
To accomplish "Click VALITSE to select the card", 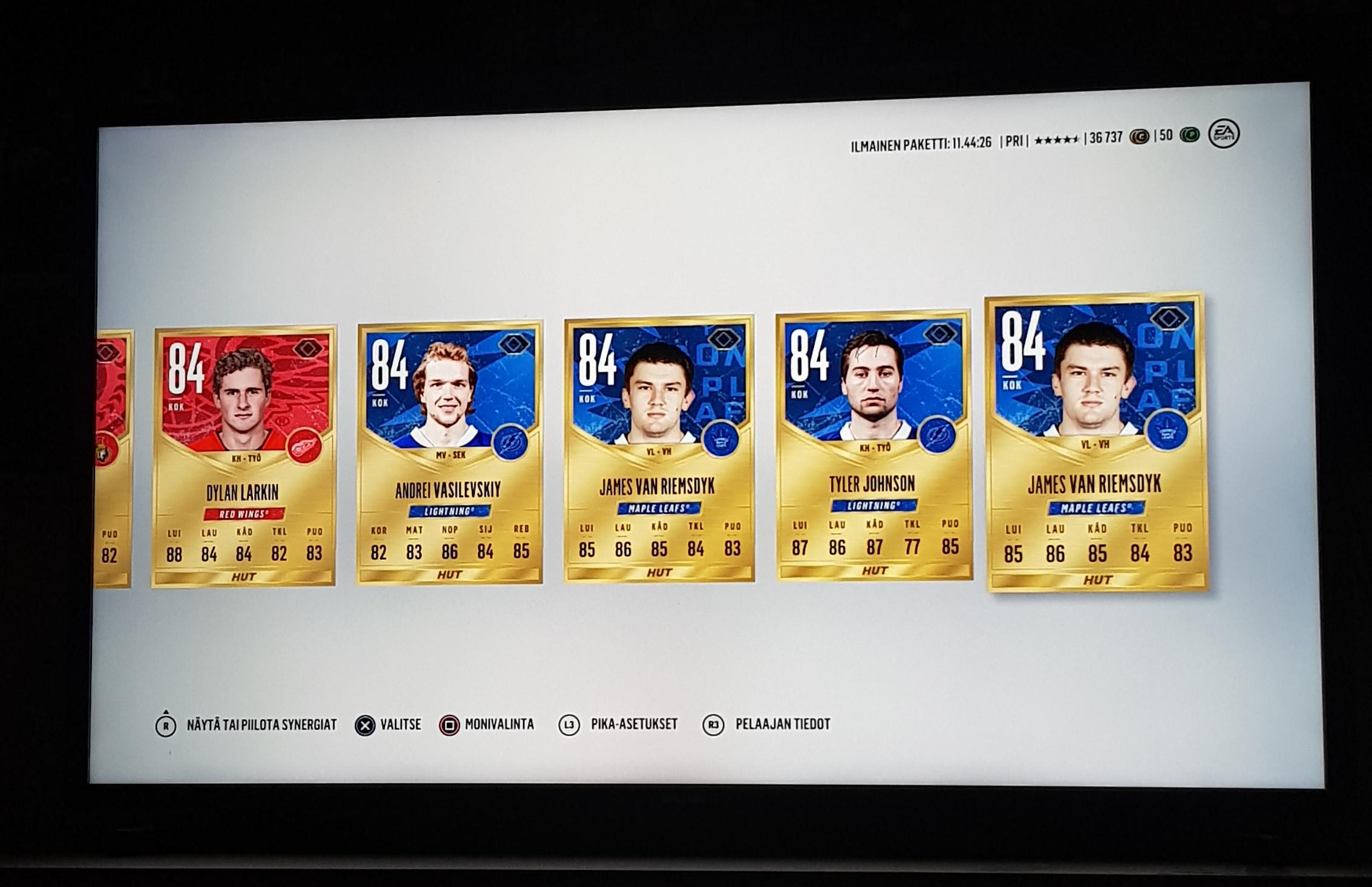I will [399, 724].
